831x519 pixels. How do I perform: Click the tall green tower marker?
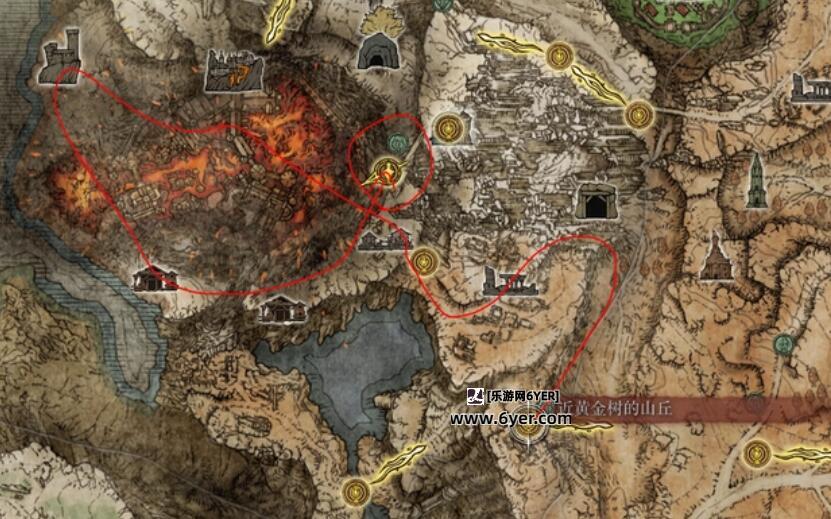tap(756, 185)
